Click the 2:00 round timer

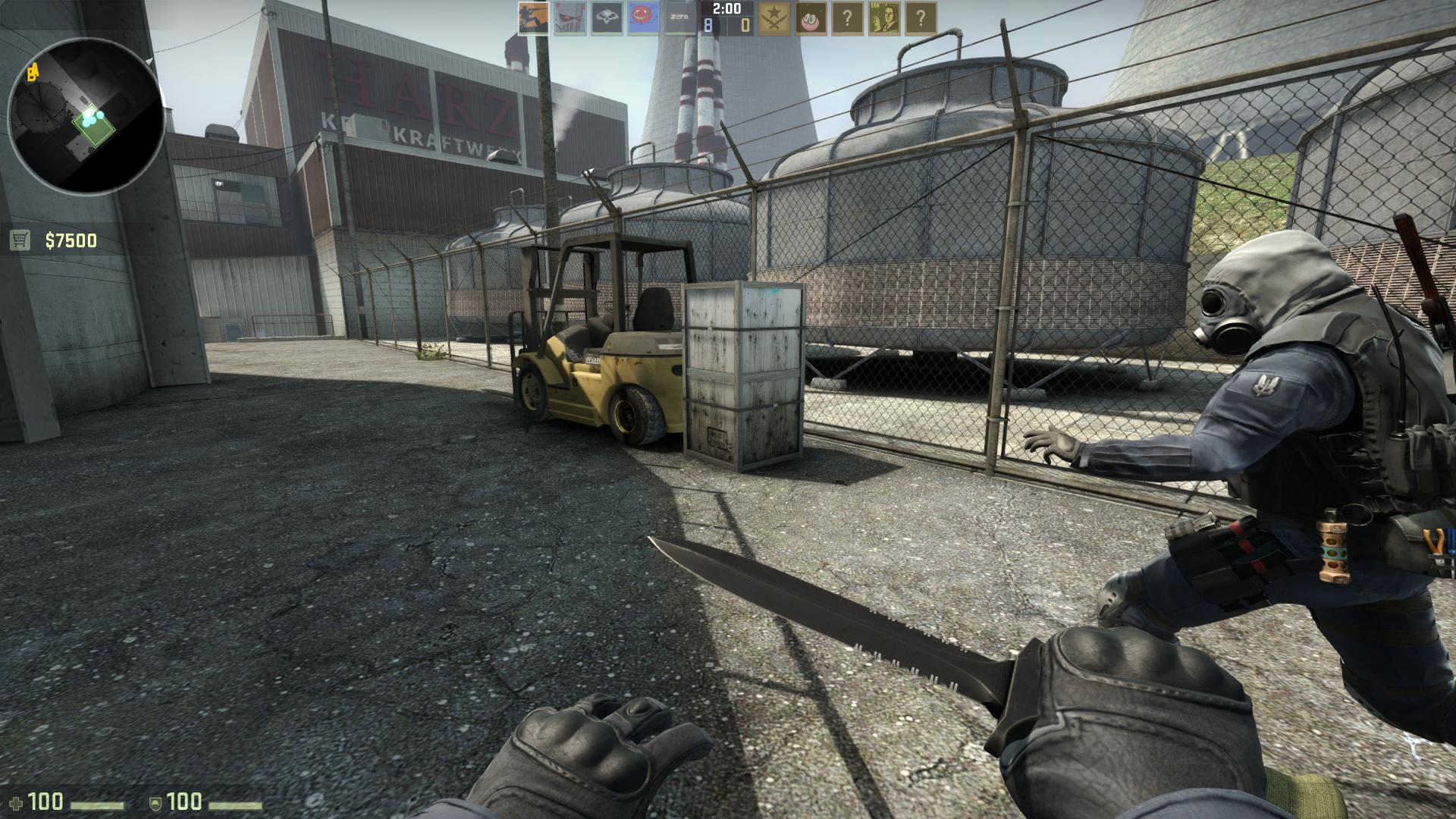[726, 10]
